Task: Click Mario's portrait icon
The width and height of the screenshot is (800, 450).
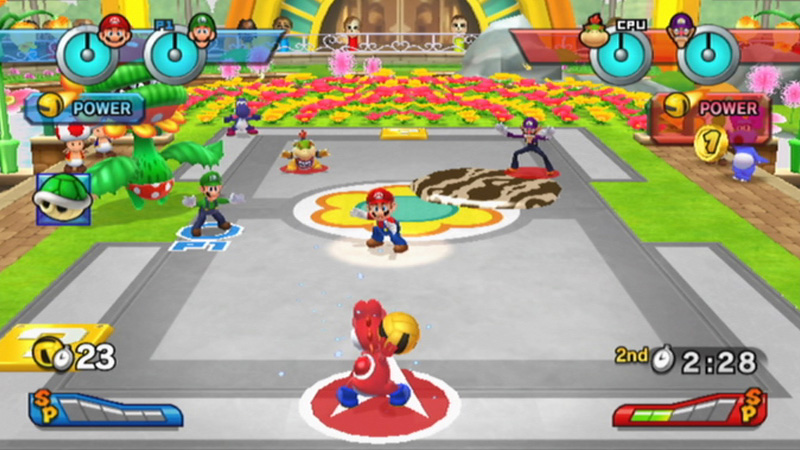Action: coord(114,31)
